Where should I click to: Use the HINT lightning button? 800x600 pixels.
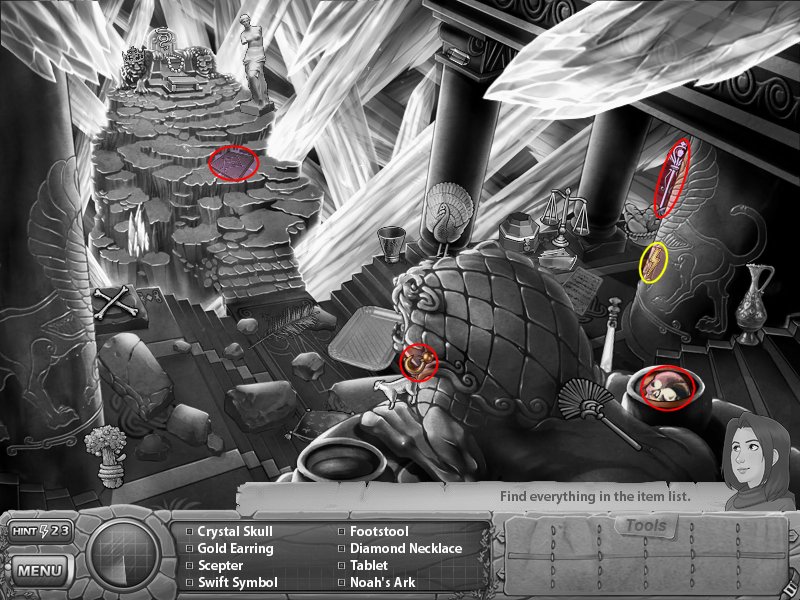pyautogui.click(x=40, y=531)
